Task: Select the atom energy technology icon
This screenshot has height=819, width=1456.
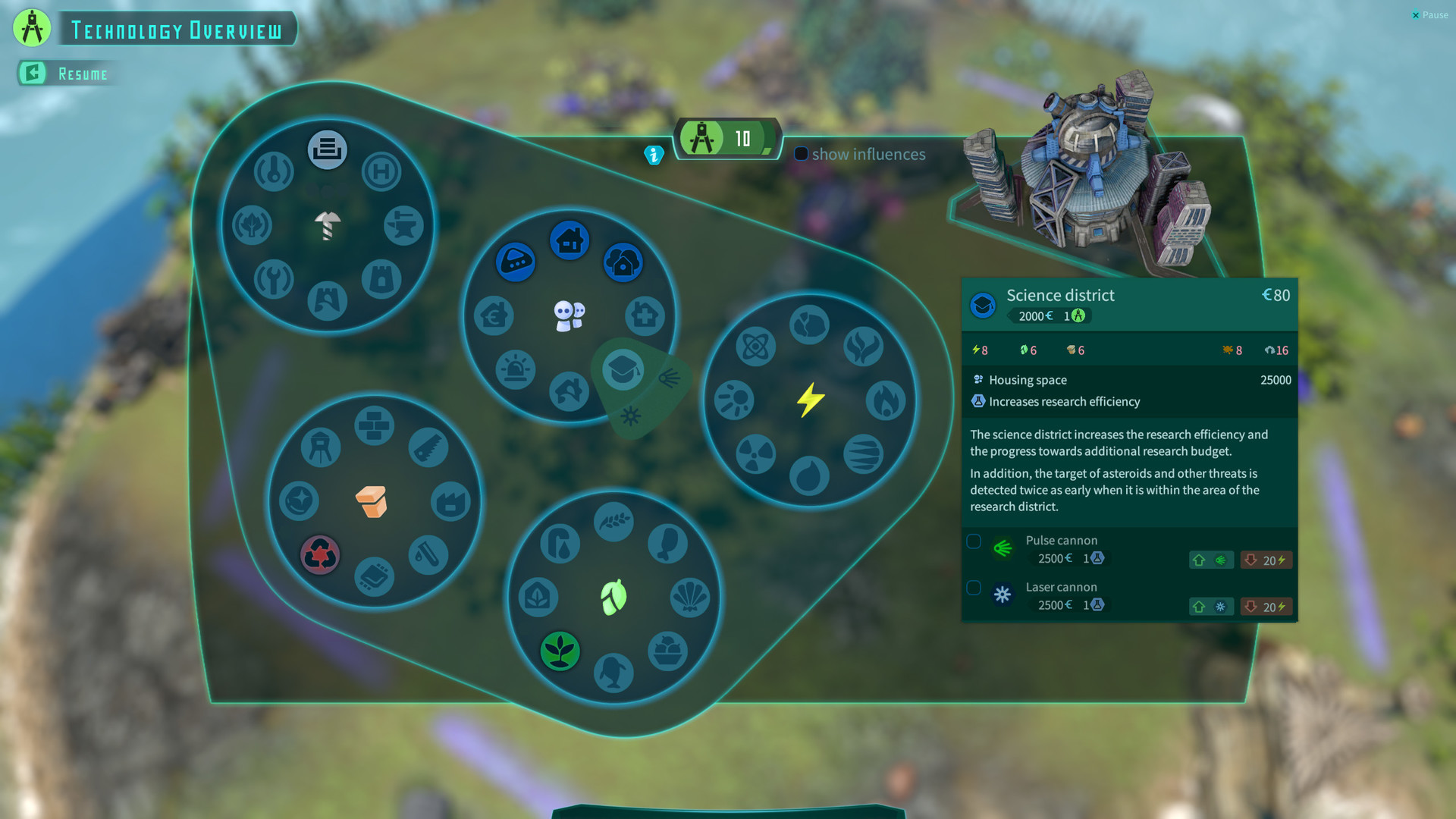Action: coord(756,347)
